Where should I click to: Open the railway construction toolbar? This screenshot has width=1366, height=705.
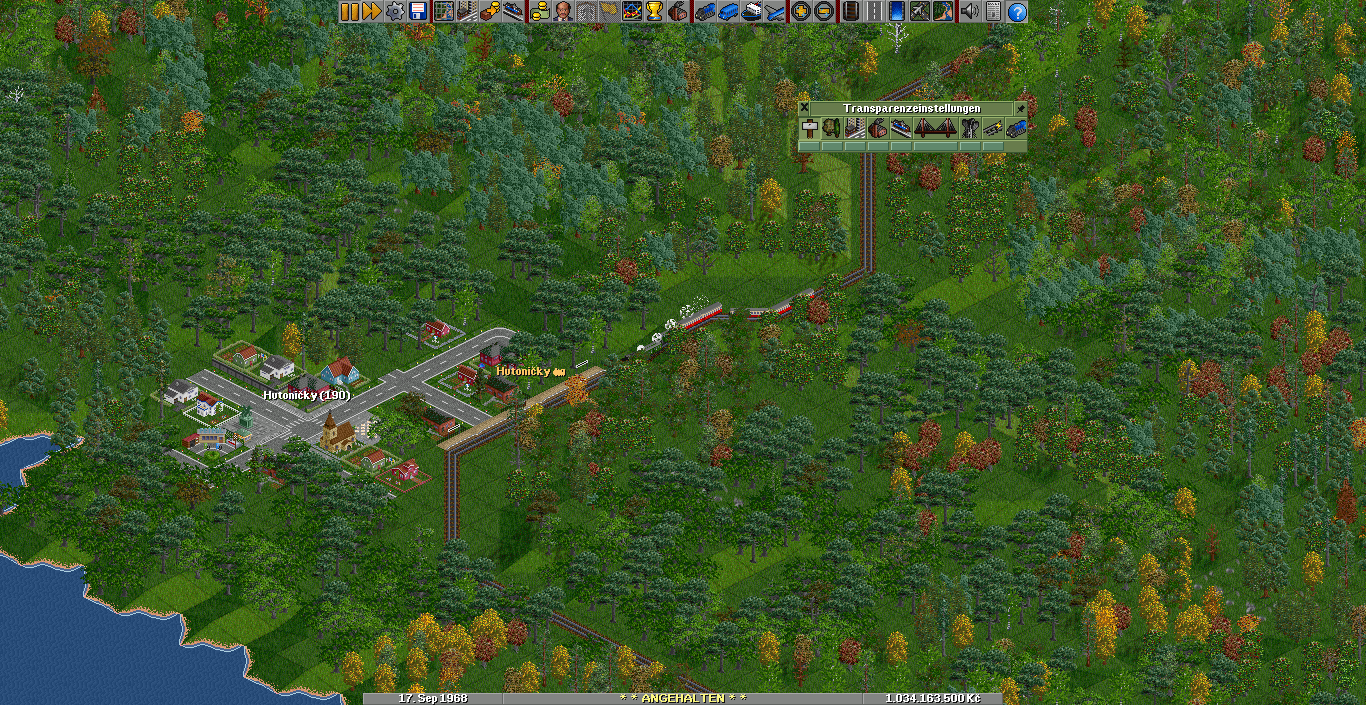pyautogui.click(x=850, y=12)
